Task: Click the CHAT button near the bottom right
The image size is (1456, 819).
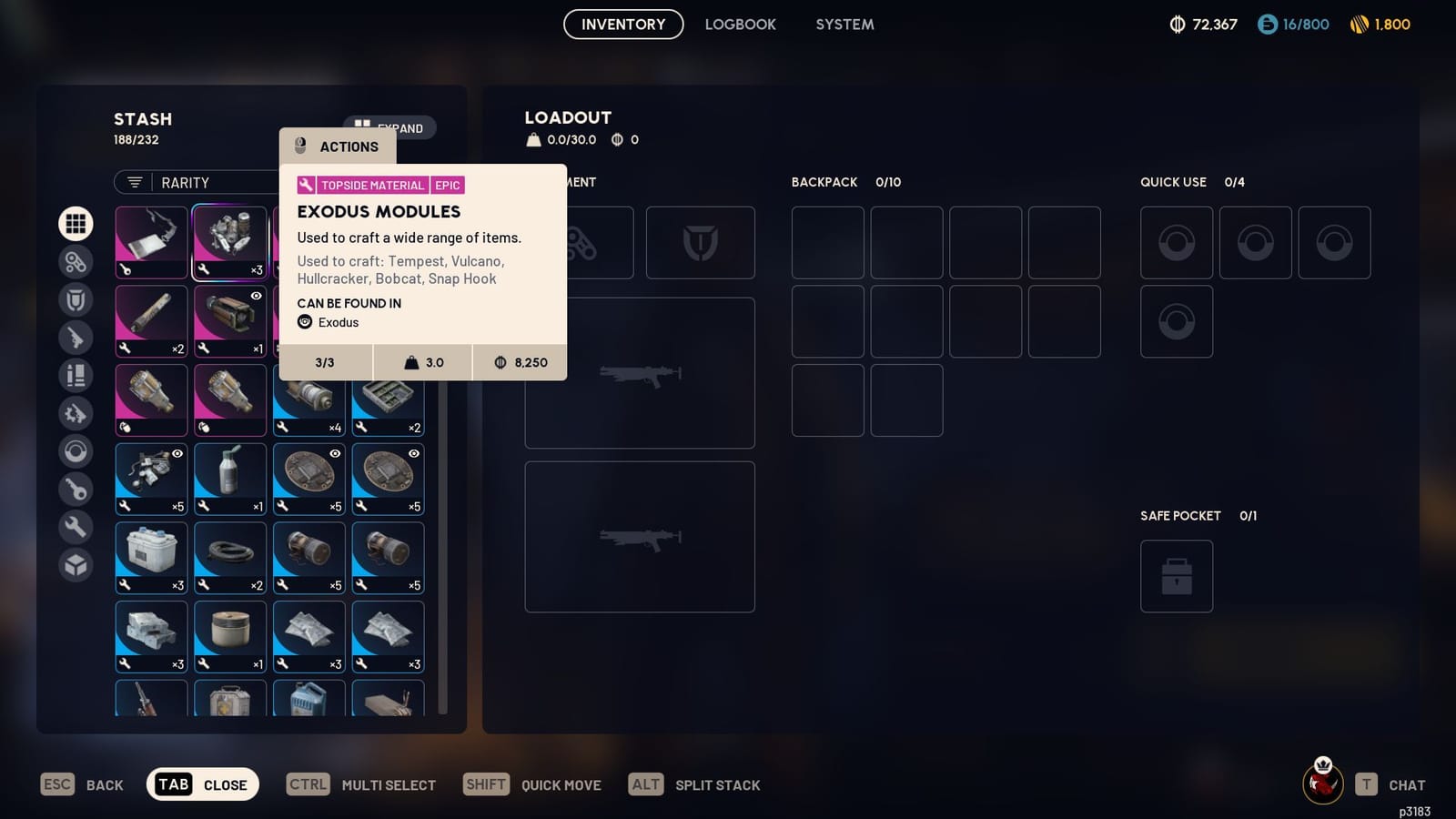Action: coord(1407,784)
